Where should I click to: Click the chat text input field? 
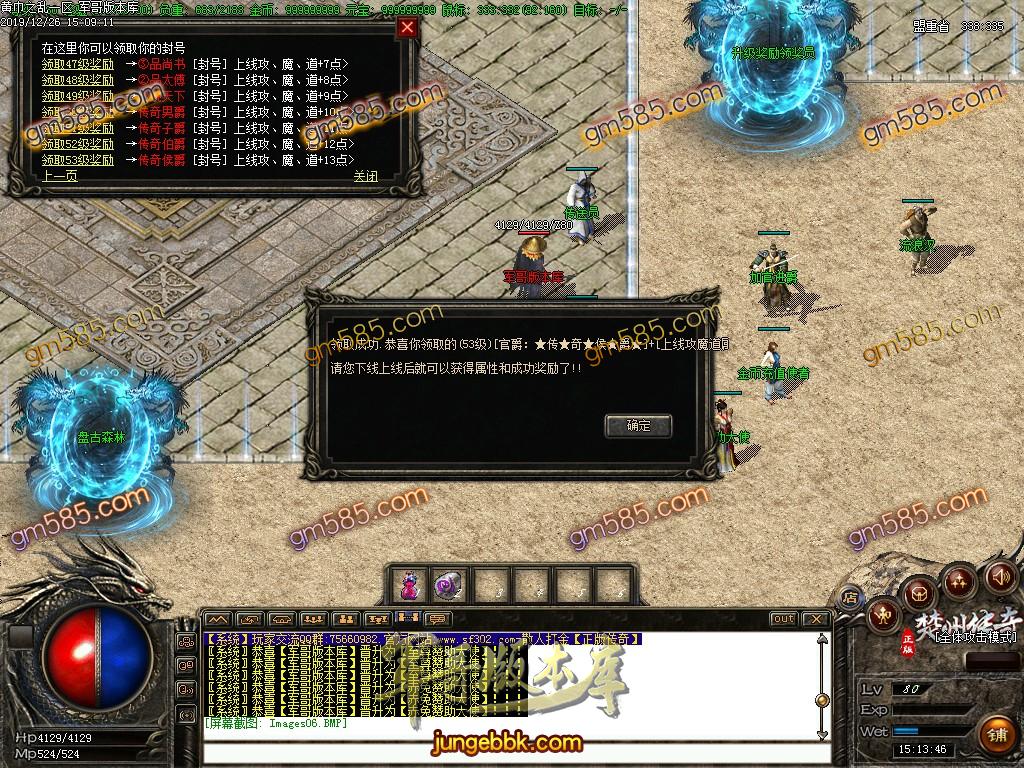tap(500, 723)
